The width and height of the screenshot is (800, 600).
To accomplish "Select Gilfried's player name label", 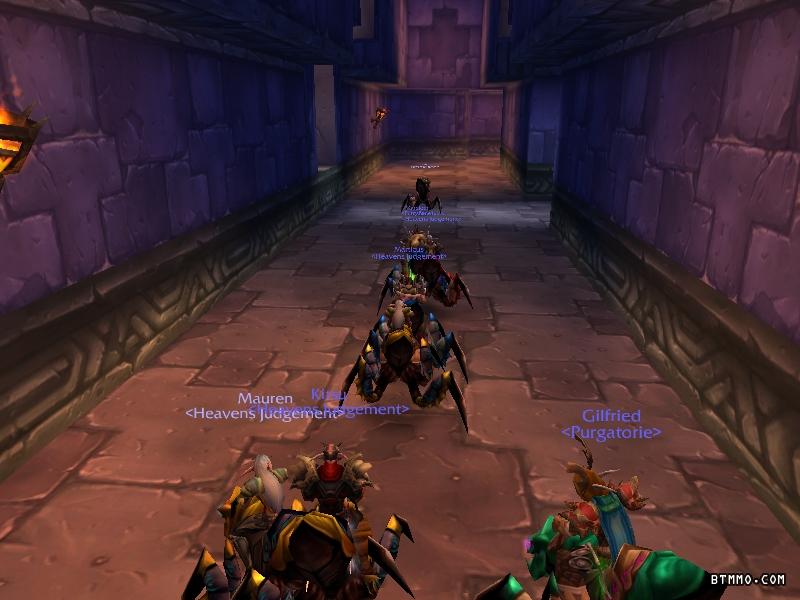I will pos(611,416).
